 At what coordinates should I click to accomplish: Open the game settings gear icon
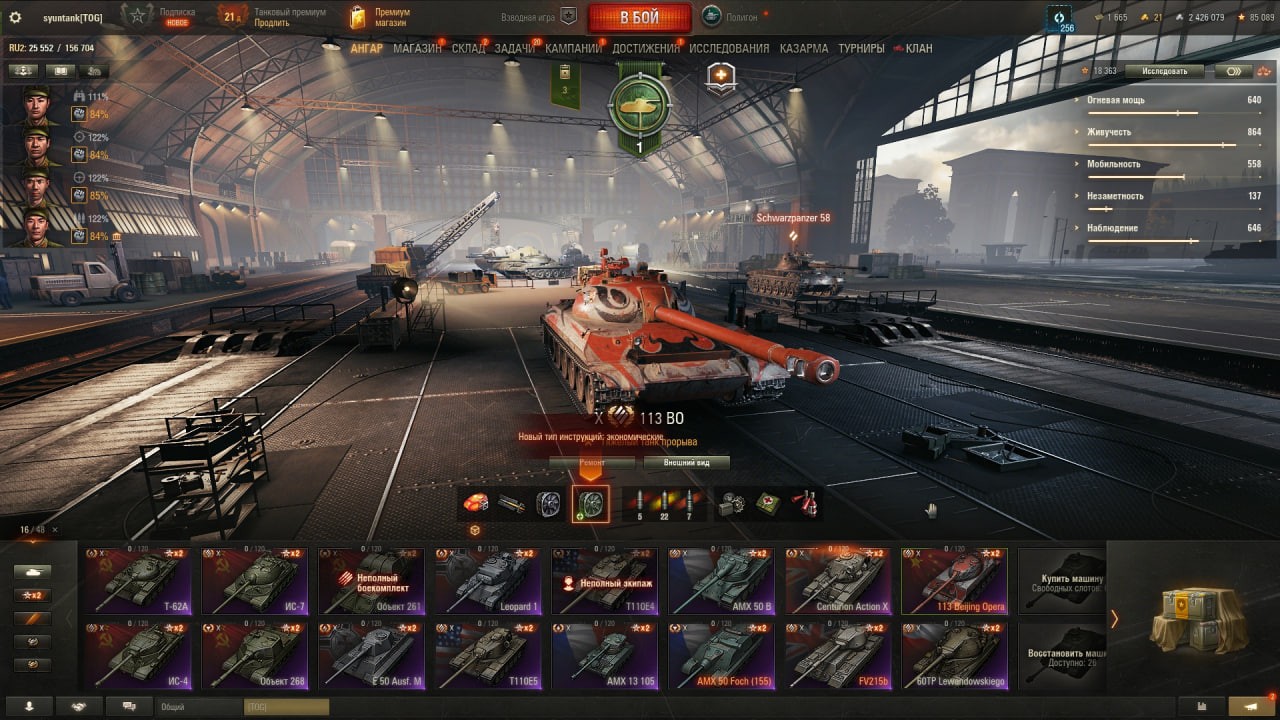15,17
